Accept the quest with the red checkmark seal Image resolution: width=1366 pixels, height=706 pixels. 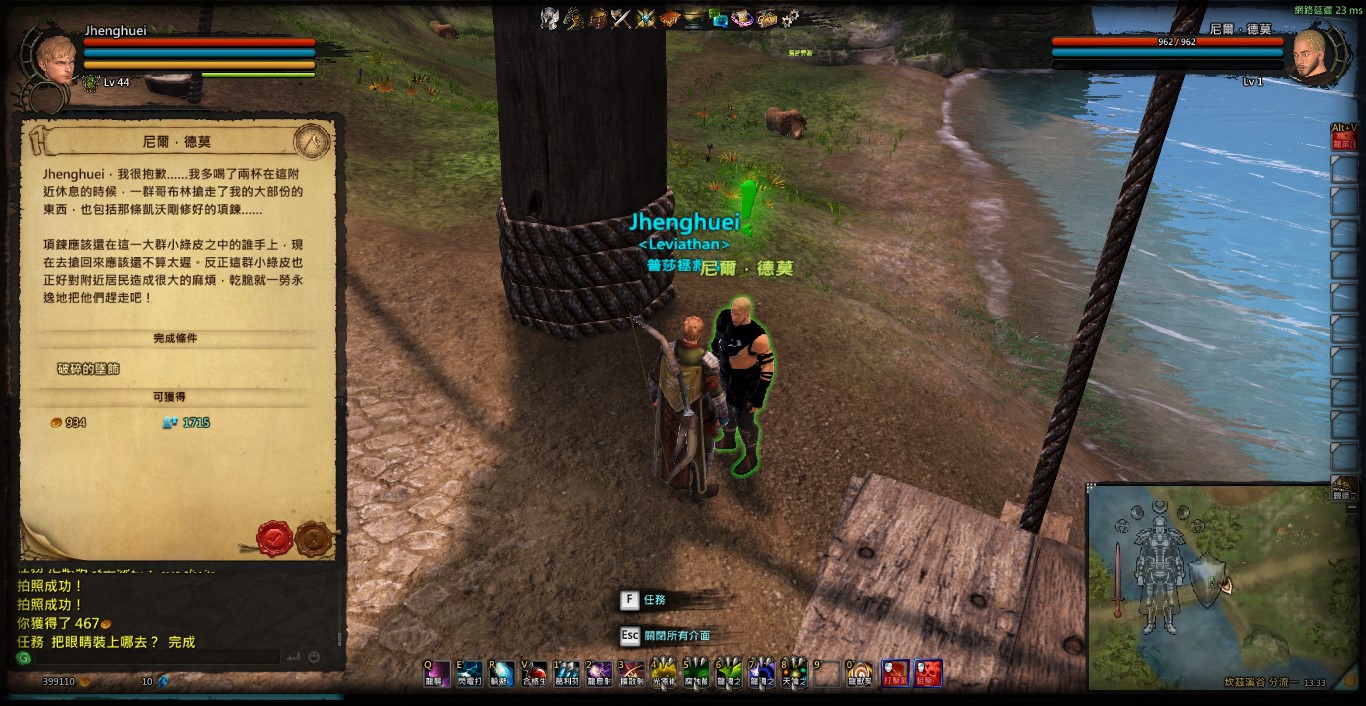274,538
